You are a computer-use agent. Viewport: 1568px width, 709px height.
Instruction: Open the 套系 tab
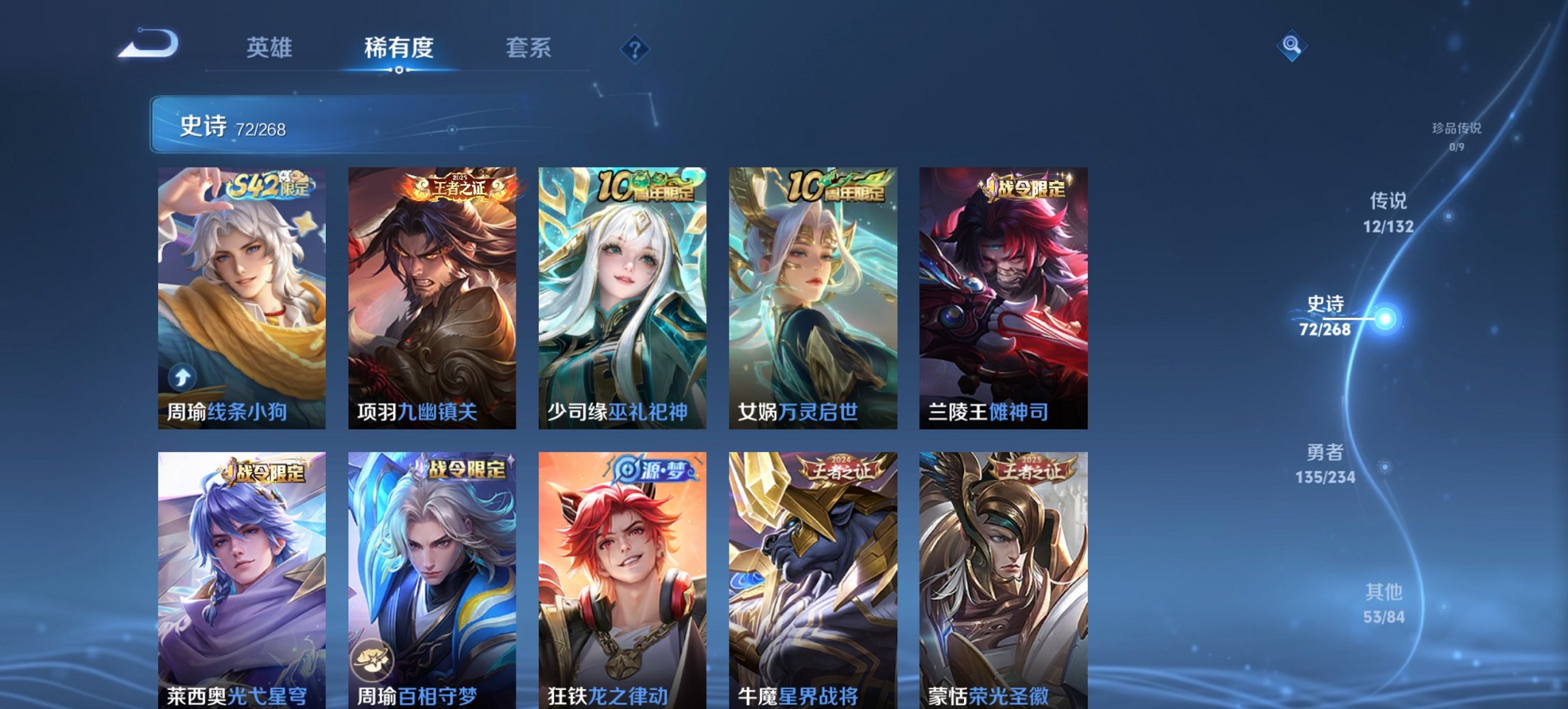pos(528,48)
